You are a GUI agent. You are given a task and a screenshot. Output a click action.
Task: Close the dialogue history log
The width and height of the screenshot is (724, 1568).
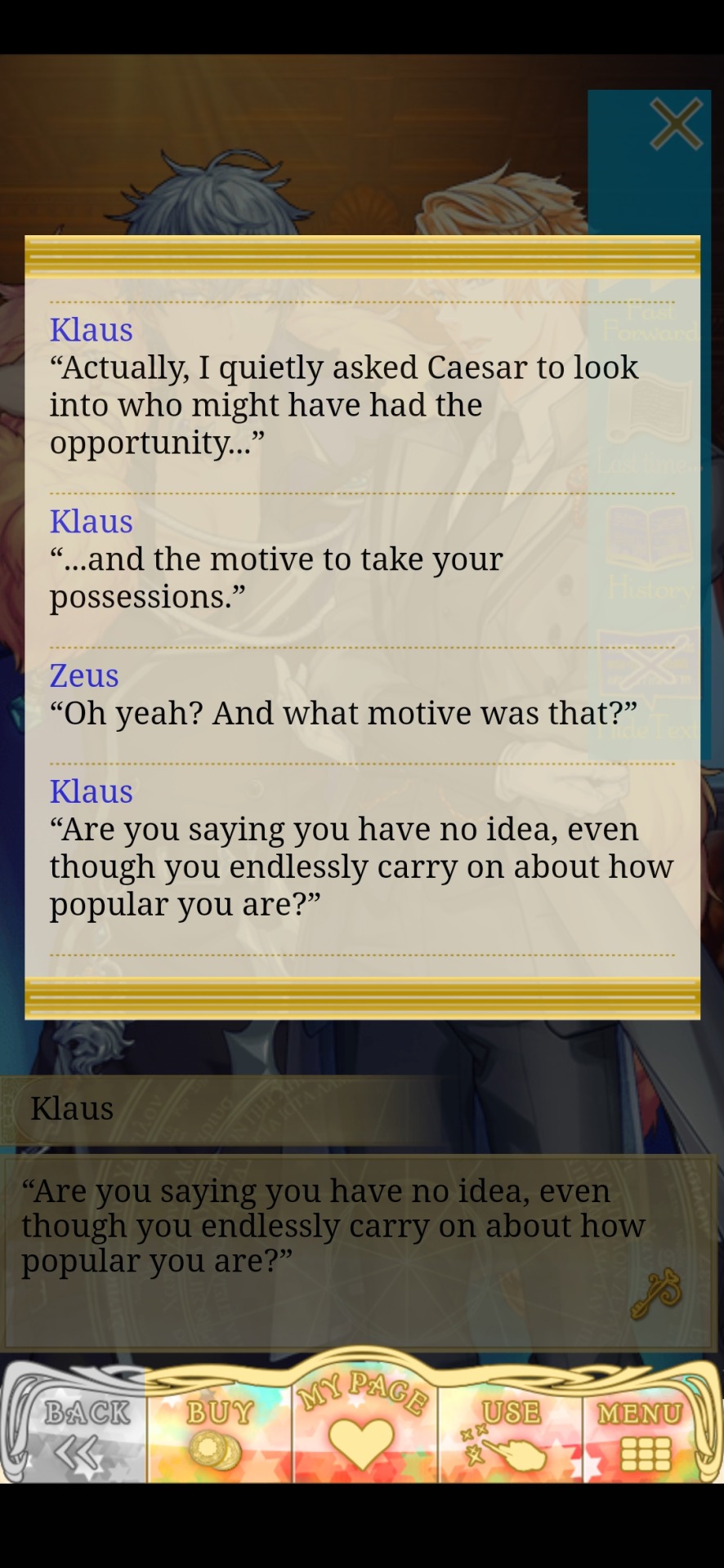(676, 124)
